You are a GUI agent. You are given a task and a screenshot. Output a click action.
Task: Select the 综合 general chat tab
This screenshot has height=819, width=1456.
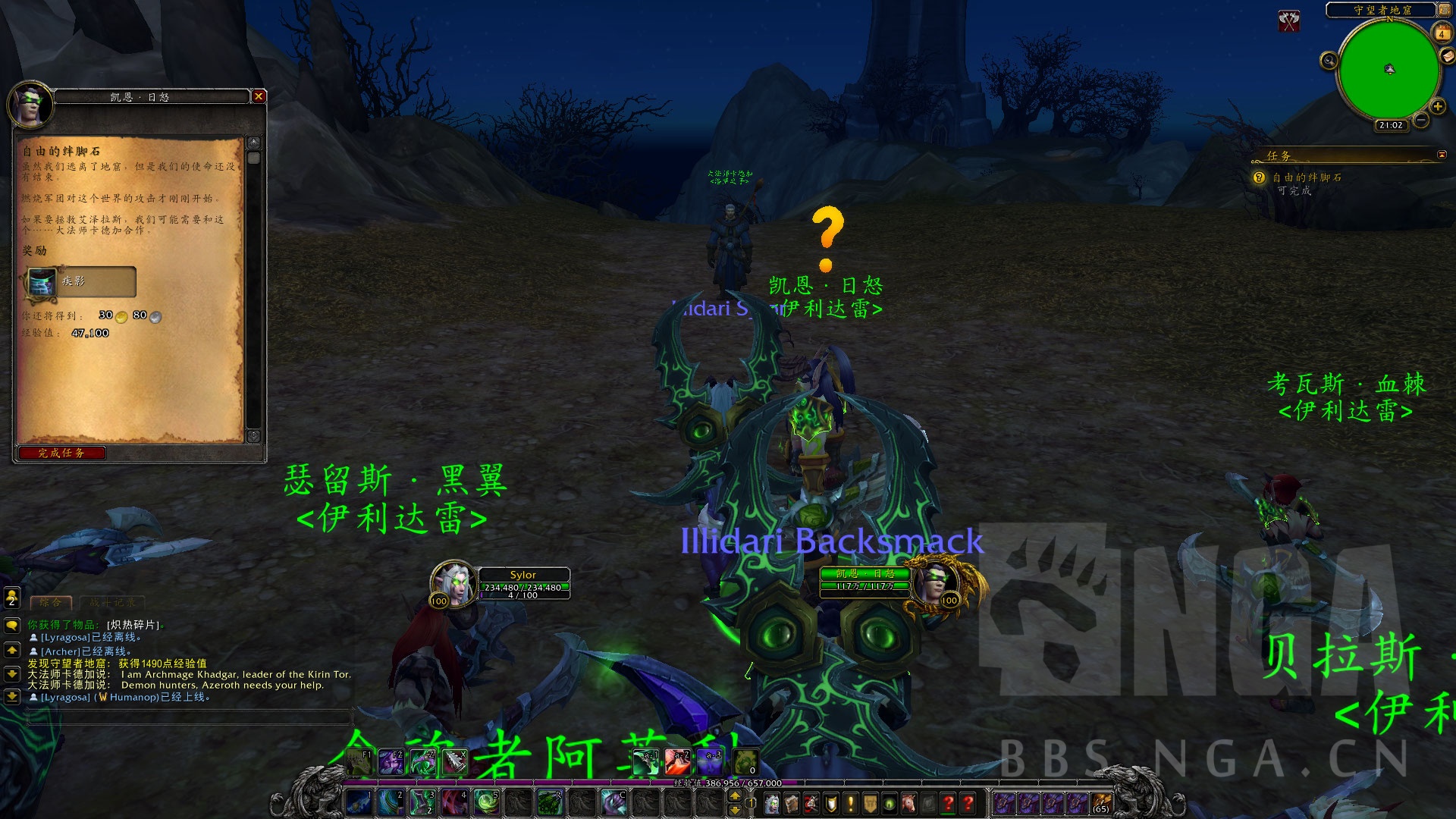click(x=51, y=602)
